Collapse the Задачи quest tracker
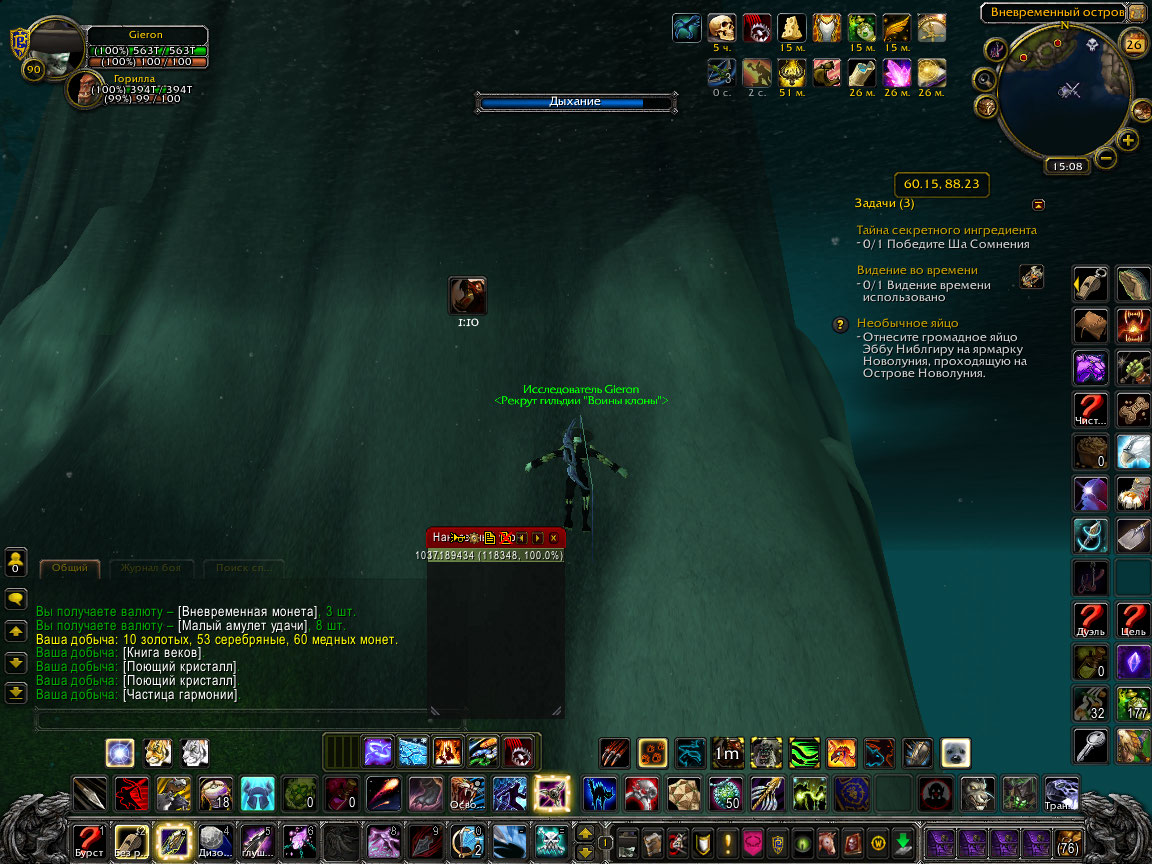This screenshot has height=864, width=1152. tap(1038, 205)
